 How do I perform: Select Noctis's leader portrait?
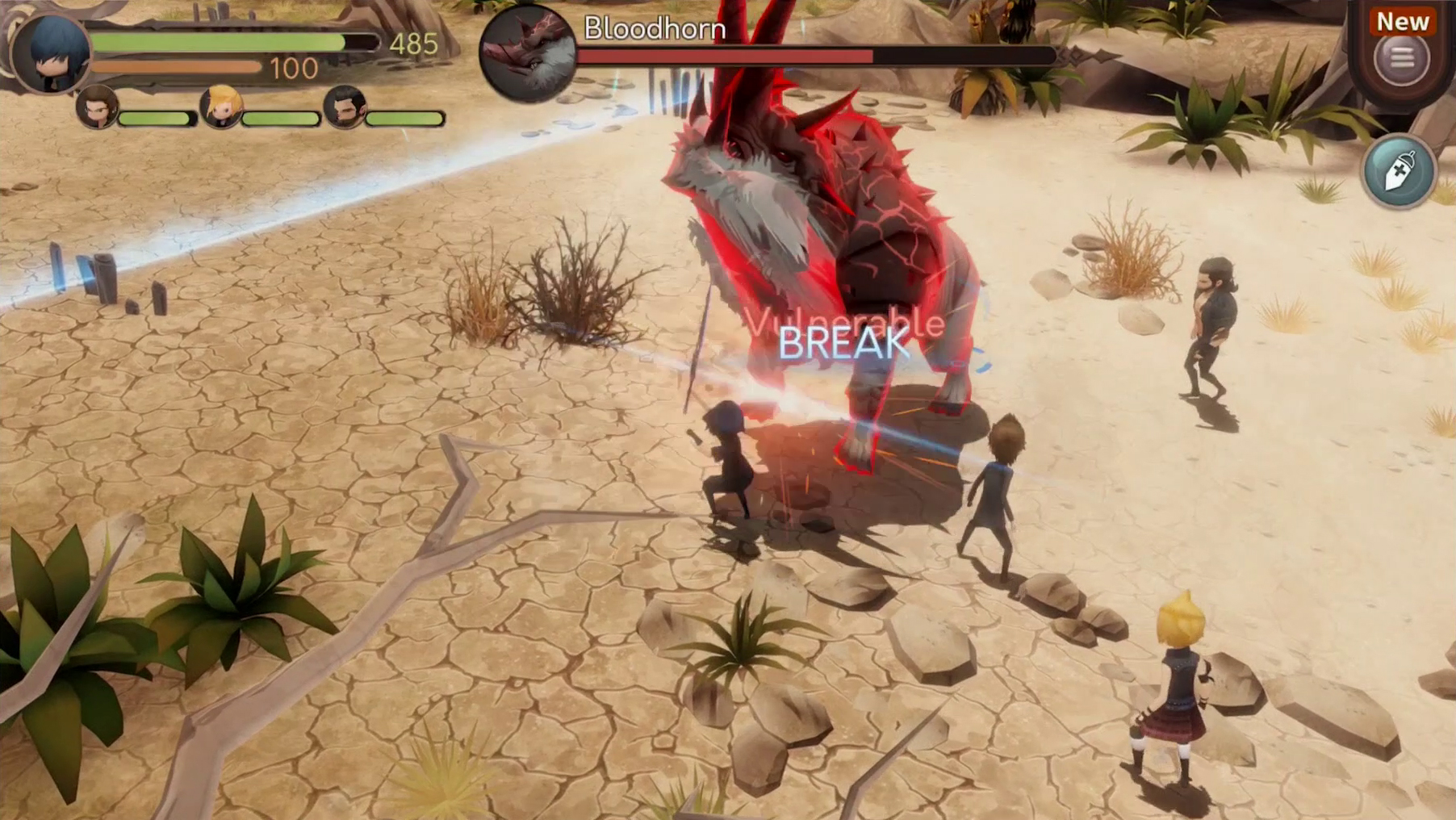(x=51, y=52)
